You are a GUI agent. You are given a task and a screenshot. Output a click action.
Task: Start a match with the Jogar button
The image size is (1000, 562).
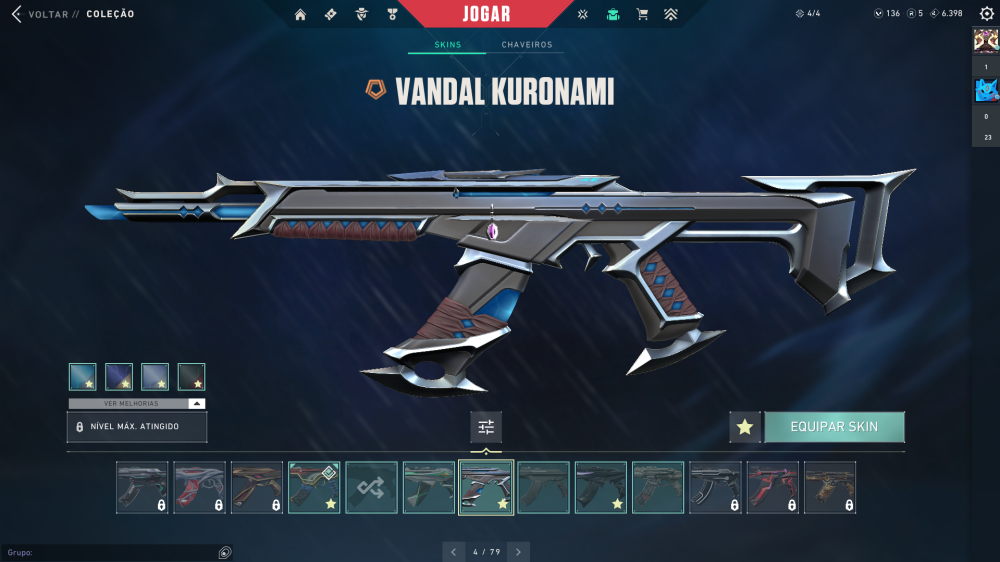(487, 14)
